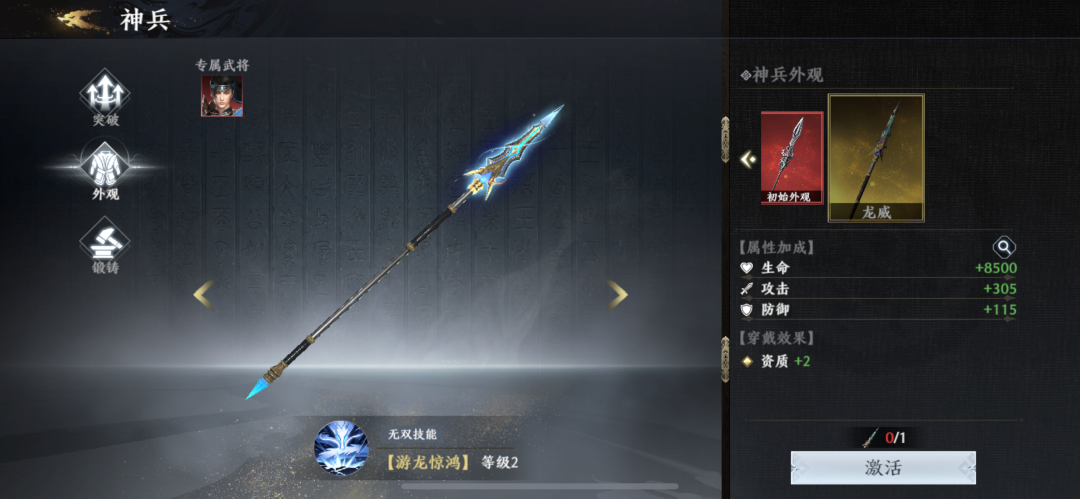This screenshot has height=499, width=1080.
Task: Collapse the side panel with small left arrow
Action: coord(747,158)
